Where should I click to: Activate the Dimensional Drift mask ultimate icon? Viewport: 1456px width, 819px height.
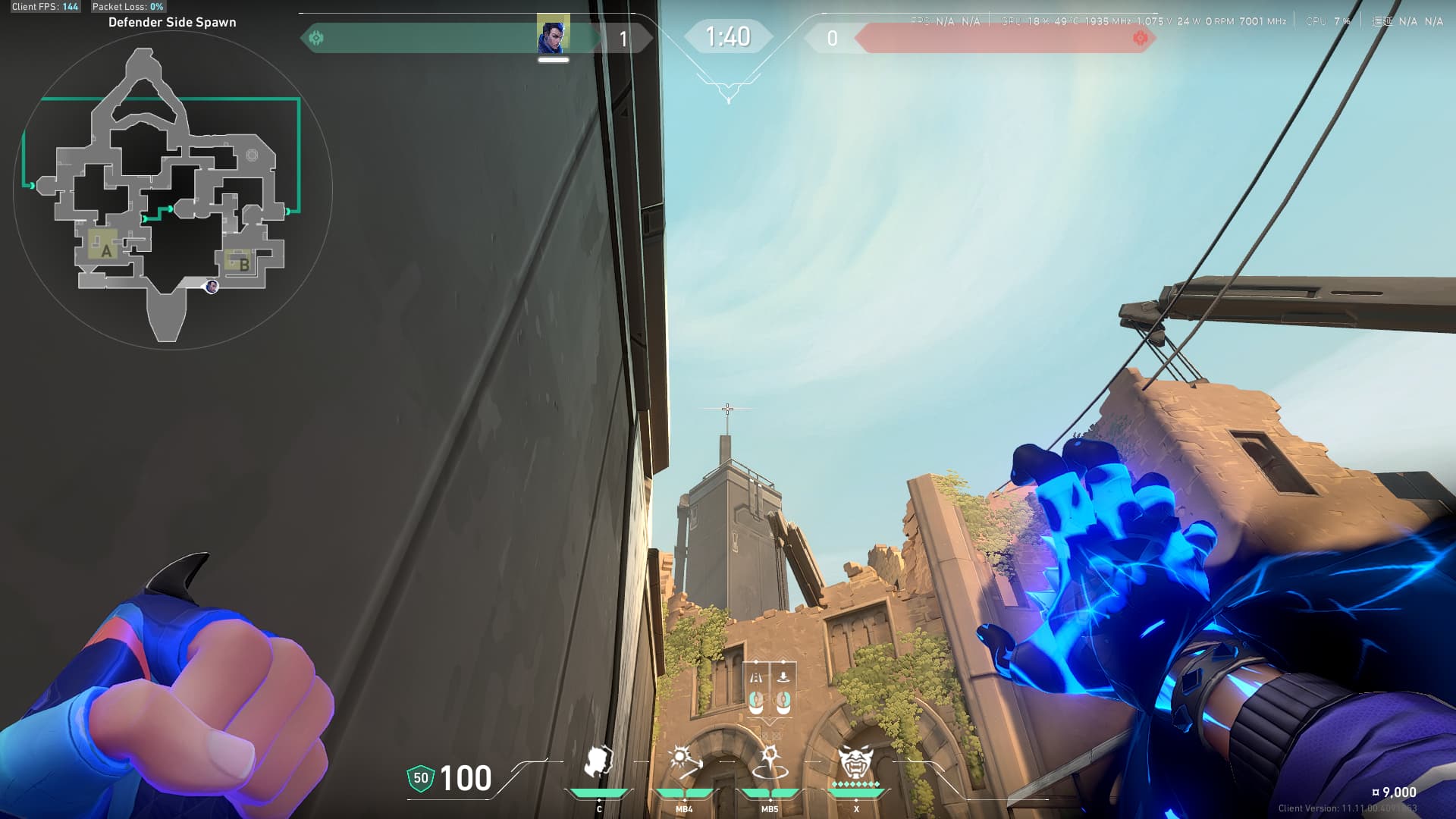tap(855, 762)
